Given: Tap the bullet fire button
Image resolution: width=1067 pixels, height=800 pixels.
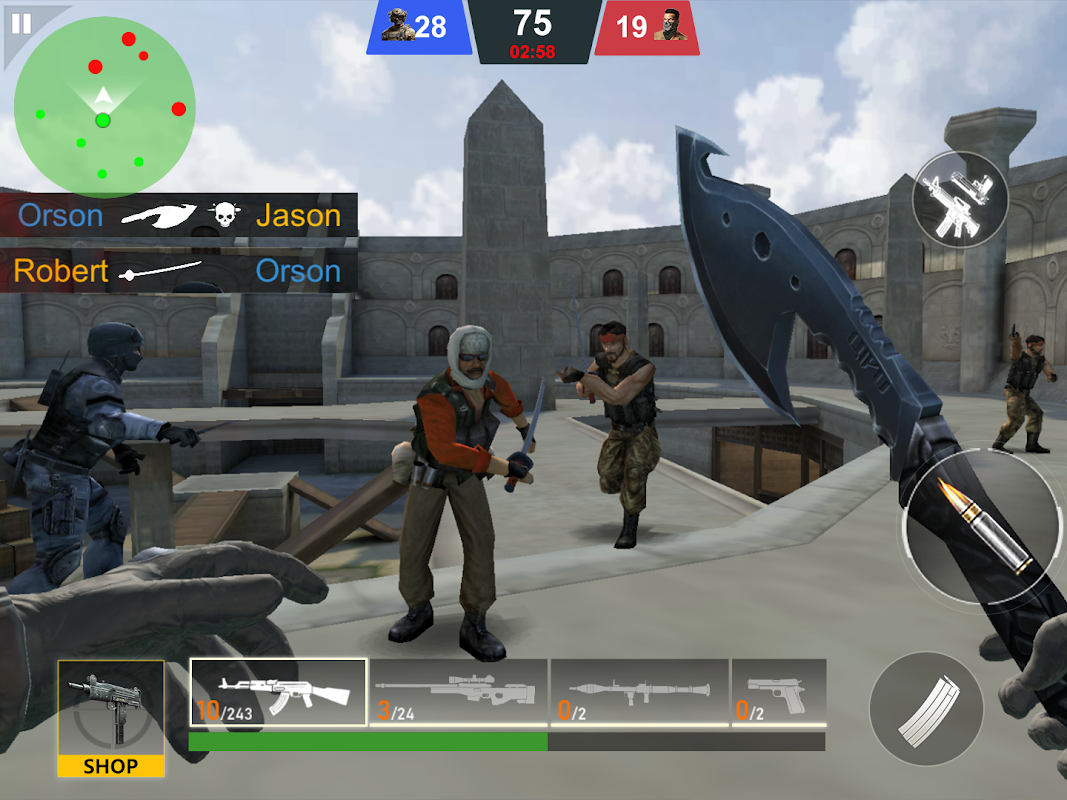Looking at the screenshot, I should coord(981,526).
